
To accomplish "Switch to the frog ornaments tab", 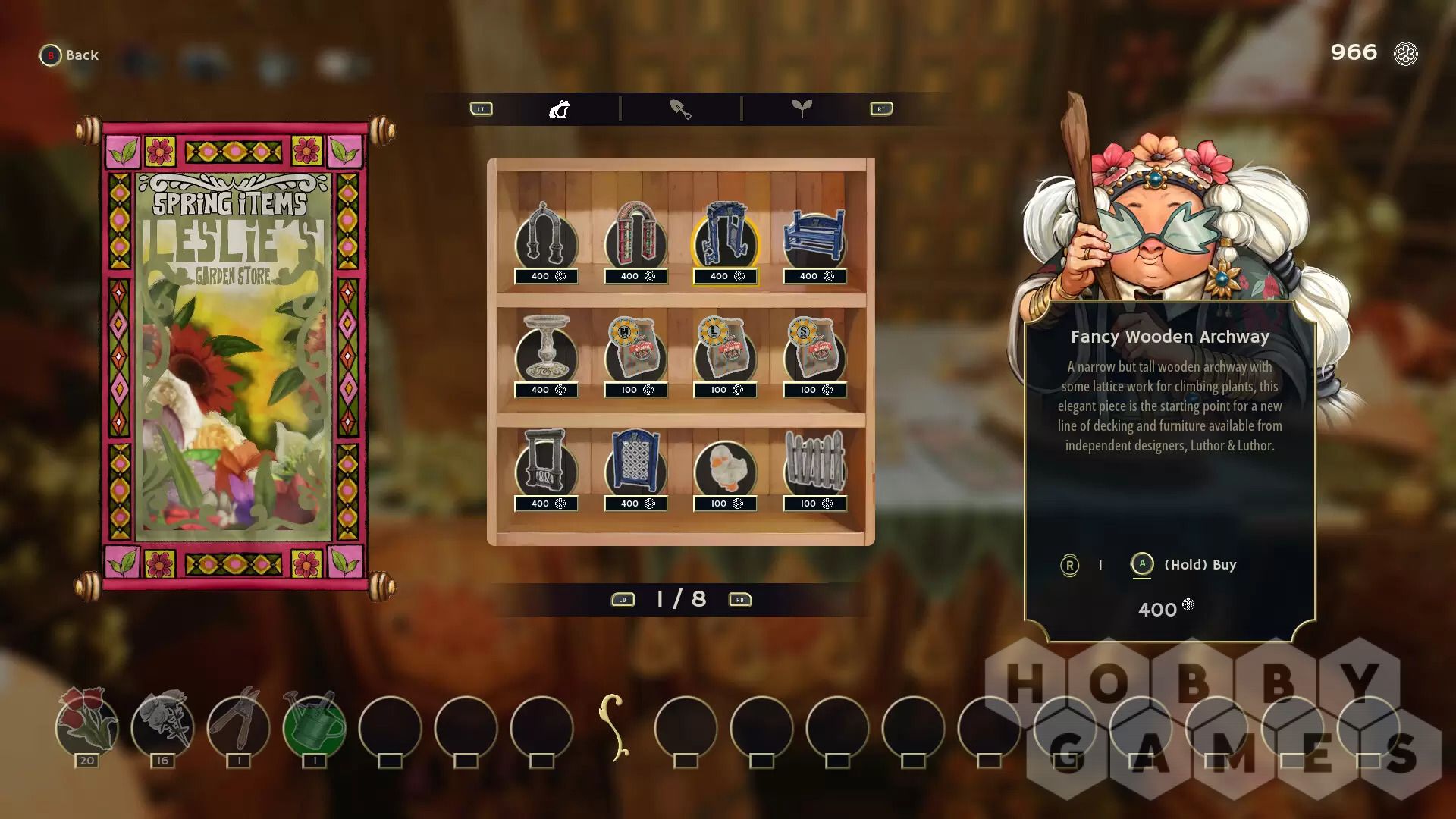I will [560, 109].
